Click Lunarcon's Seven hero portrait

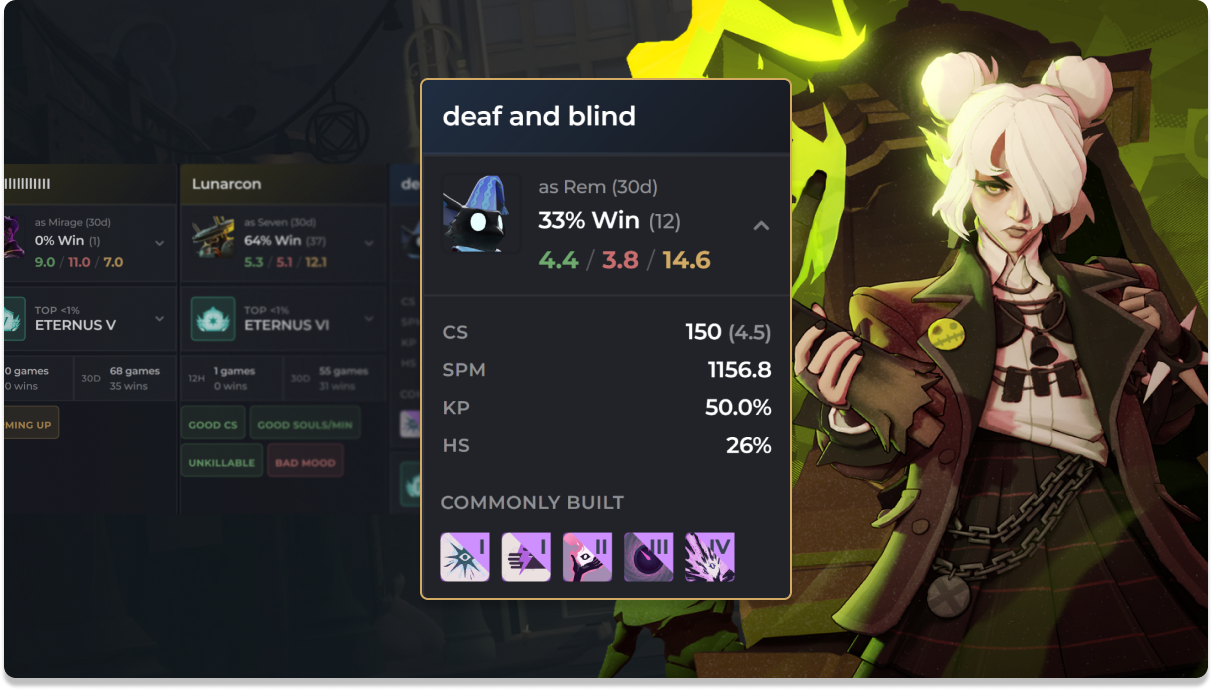click(x=213, y=240)
